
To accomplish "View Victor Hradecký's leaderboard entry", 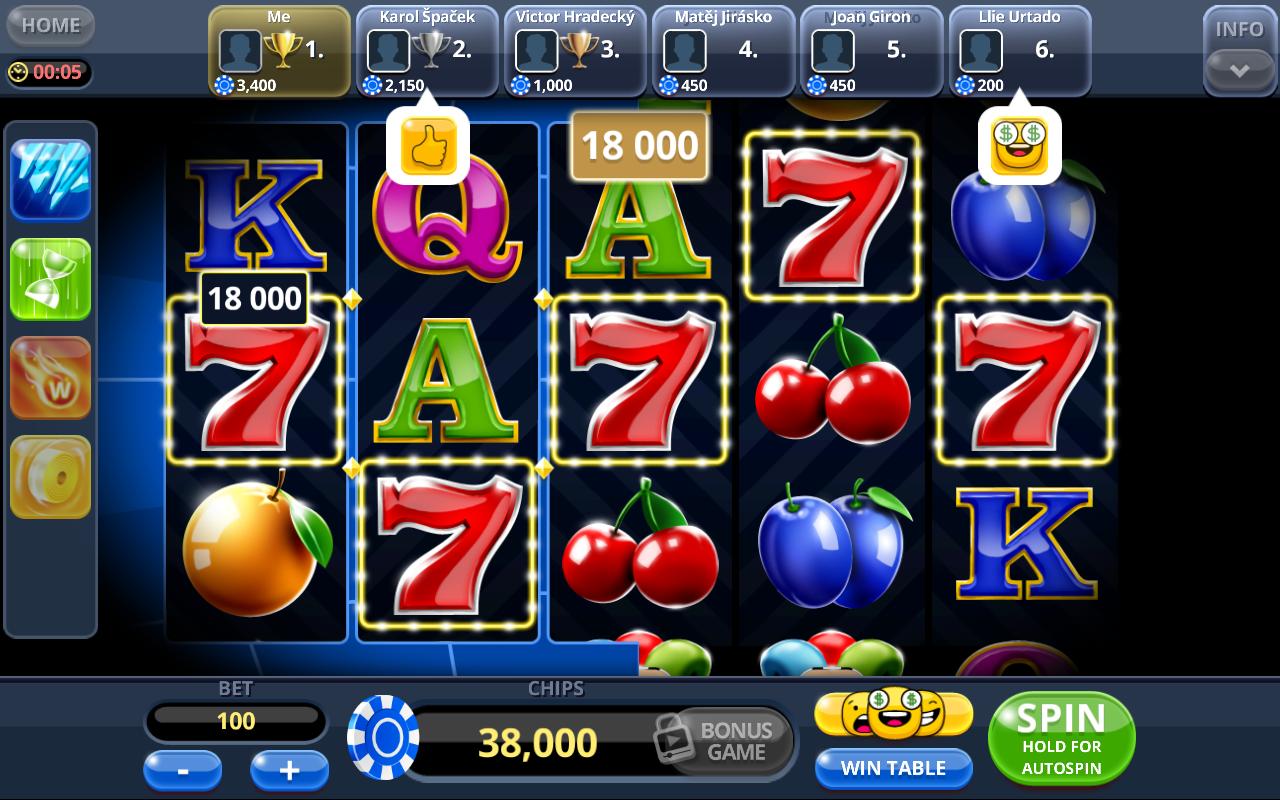I will pos(575,48).
